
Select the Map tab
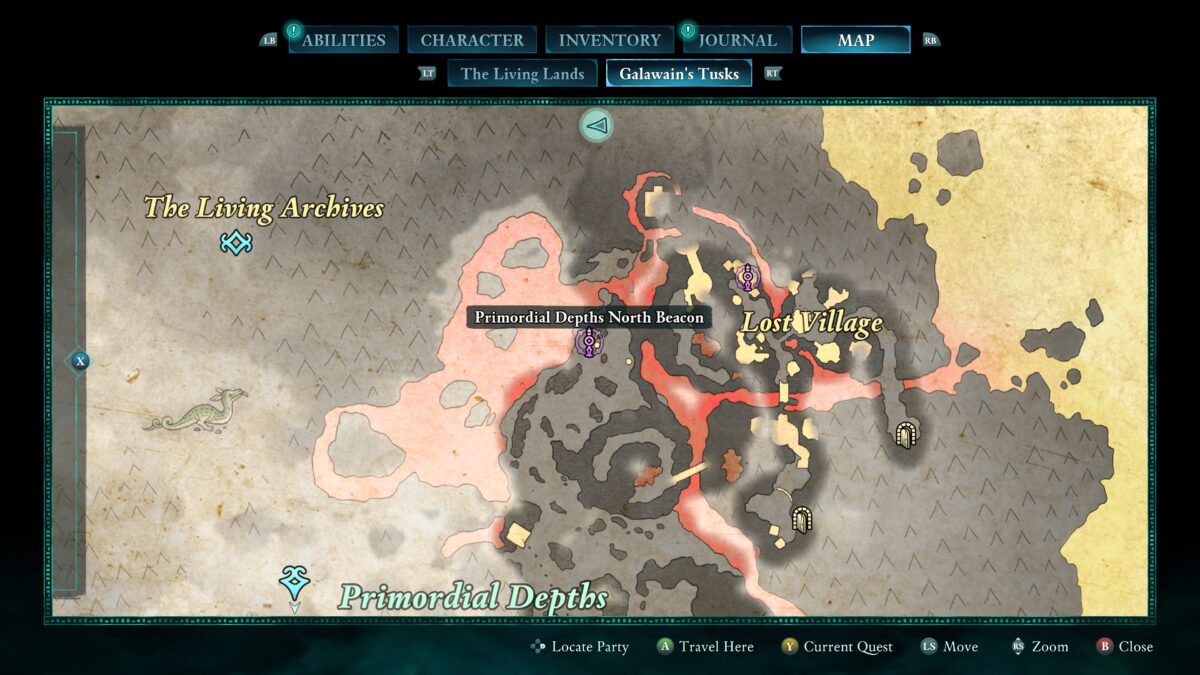(855, 40)
